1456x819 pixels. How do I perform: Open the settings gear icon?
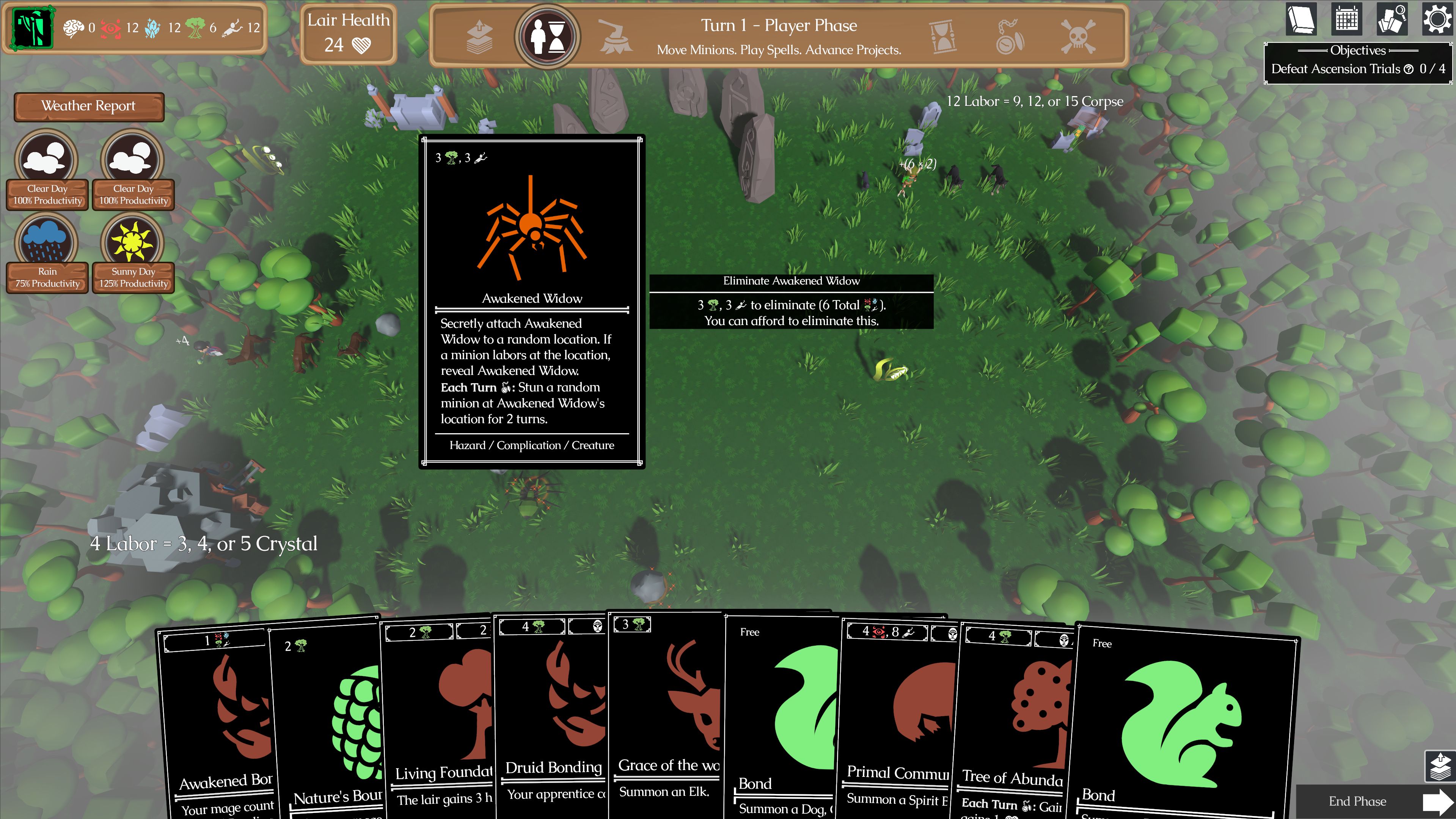1436,20
